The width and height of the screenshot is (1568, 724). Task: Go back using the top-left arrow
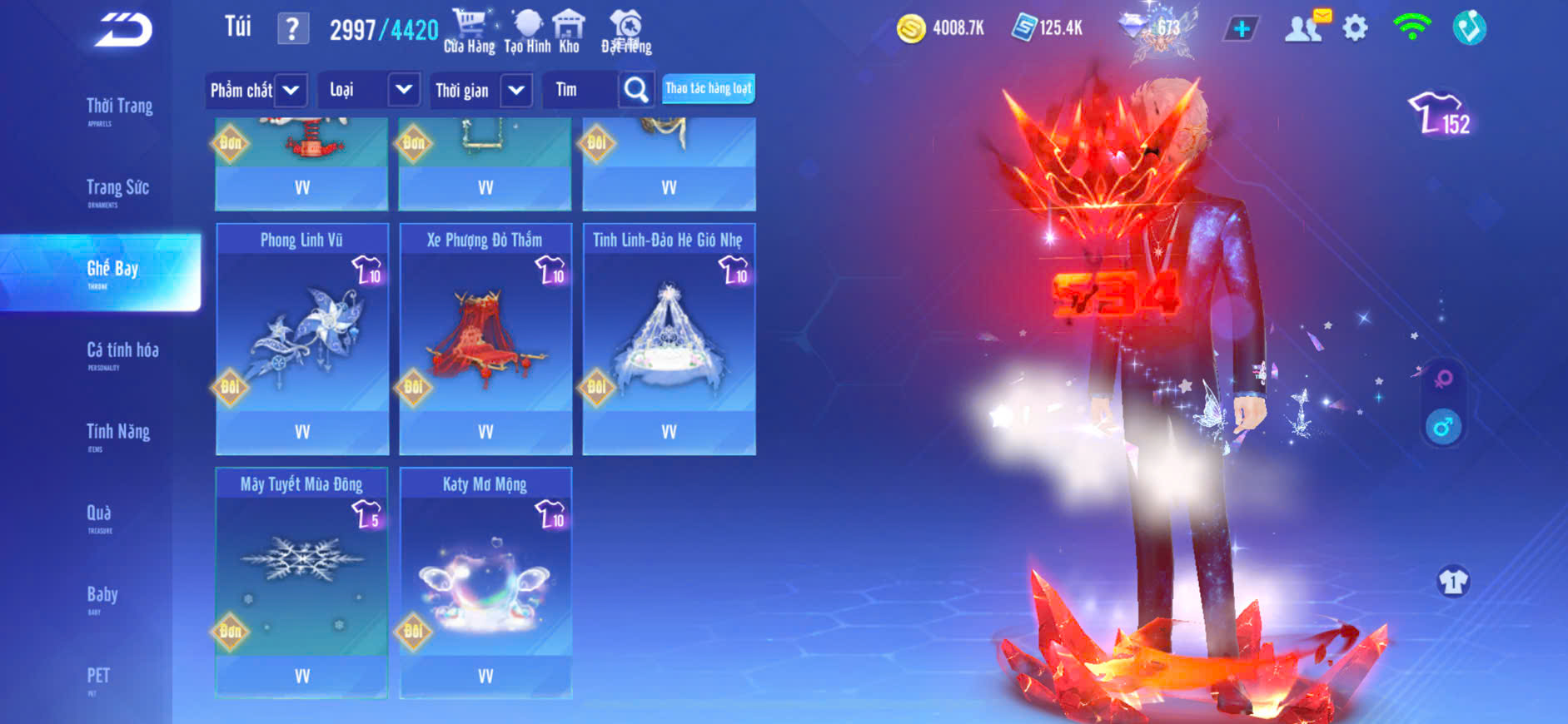point(123,31)
